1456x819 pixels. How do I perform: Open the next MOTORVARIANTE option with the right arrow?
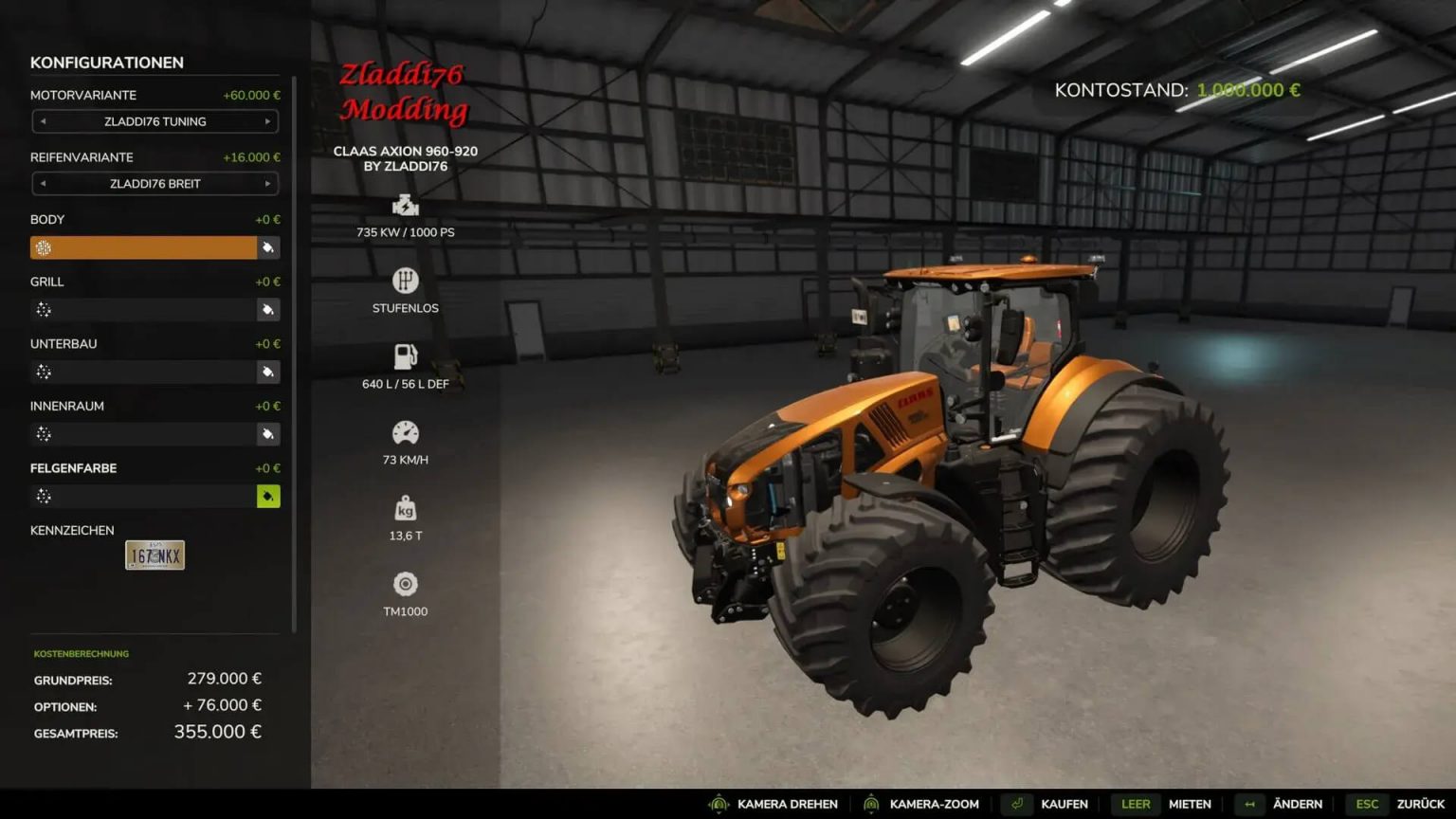268,121
